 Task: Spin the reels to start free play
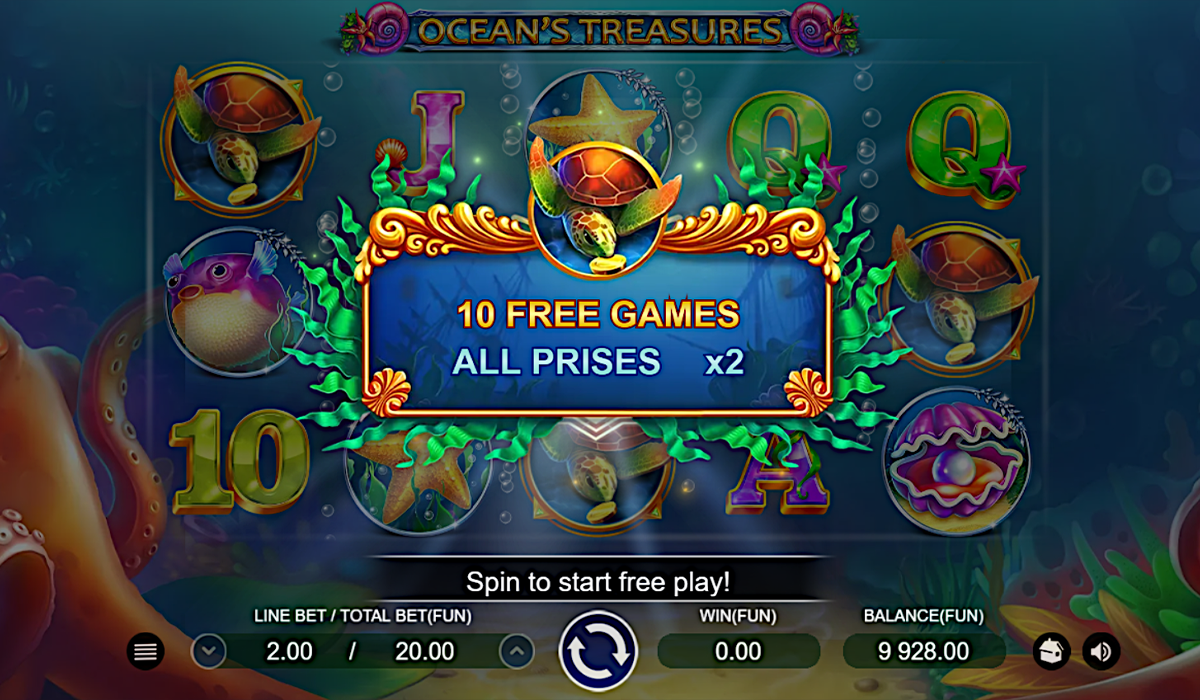598,652
